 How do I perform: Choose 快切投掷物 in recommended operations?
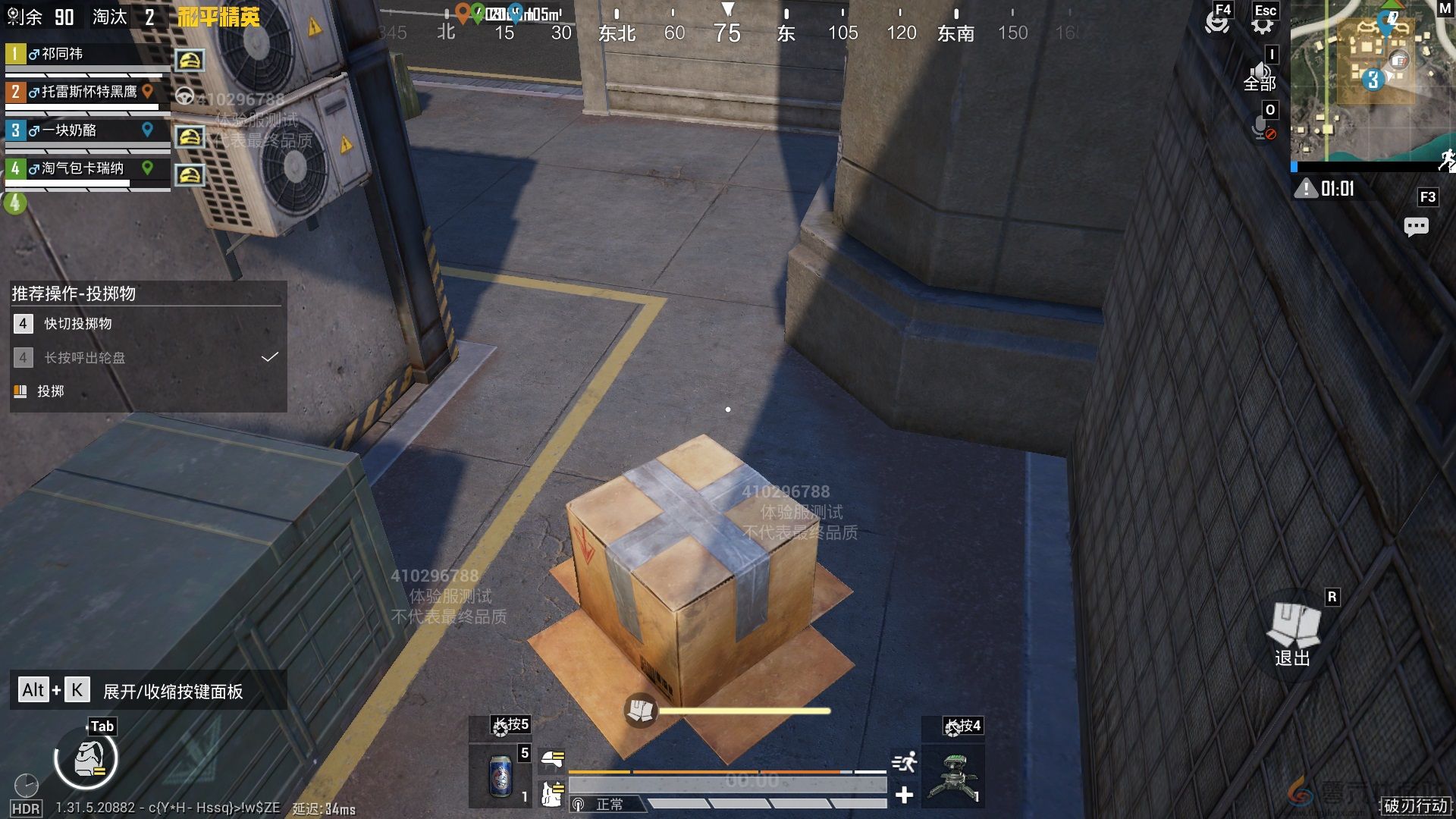(77, 324)
